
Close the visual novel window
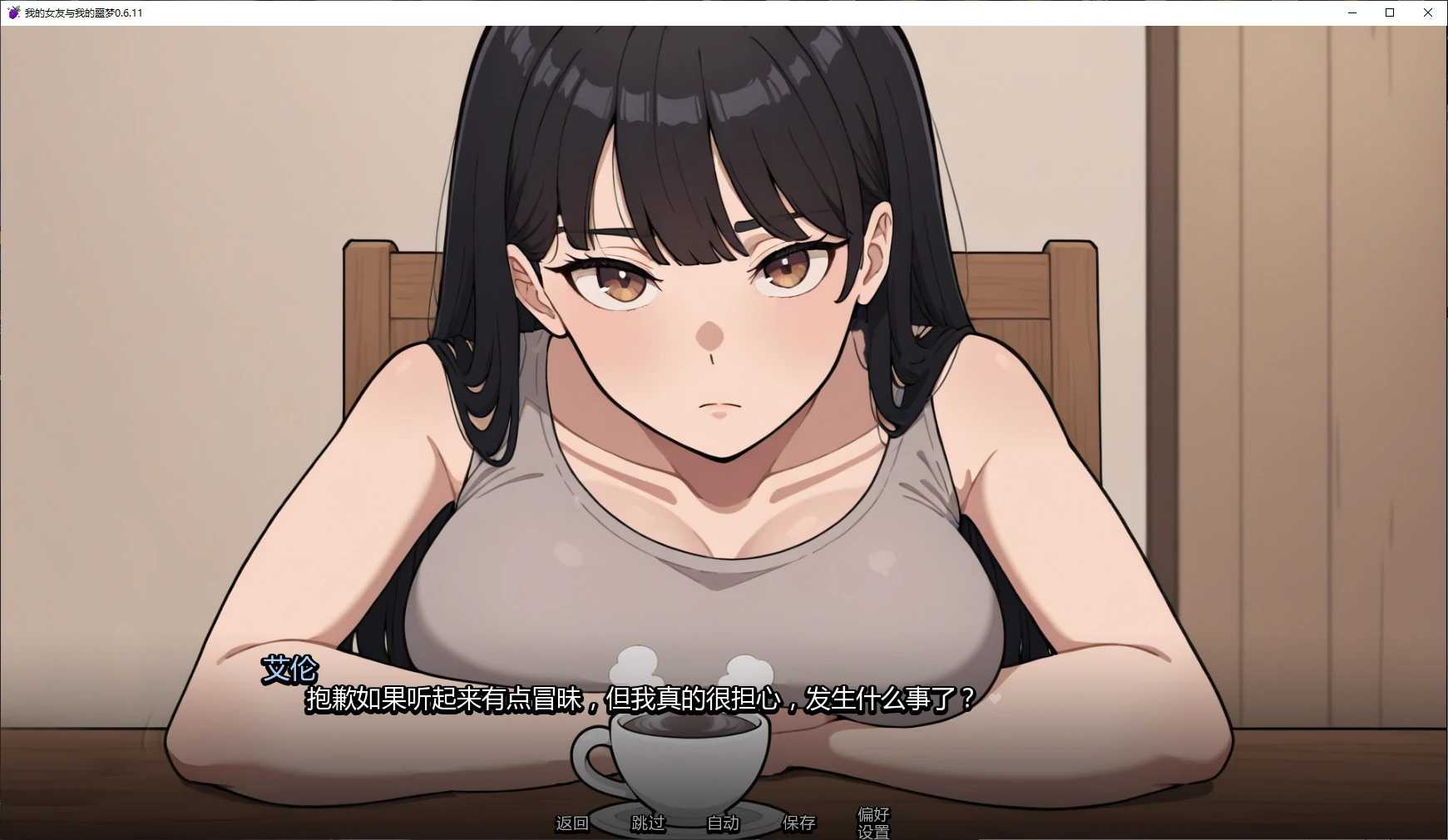[1427, 12]
